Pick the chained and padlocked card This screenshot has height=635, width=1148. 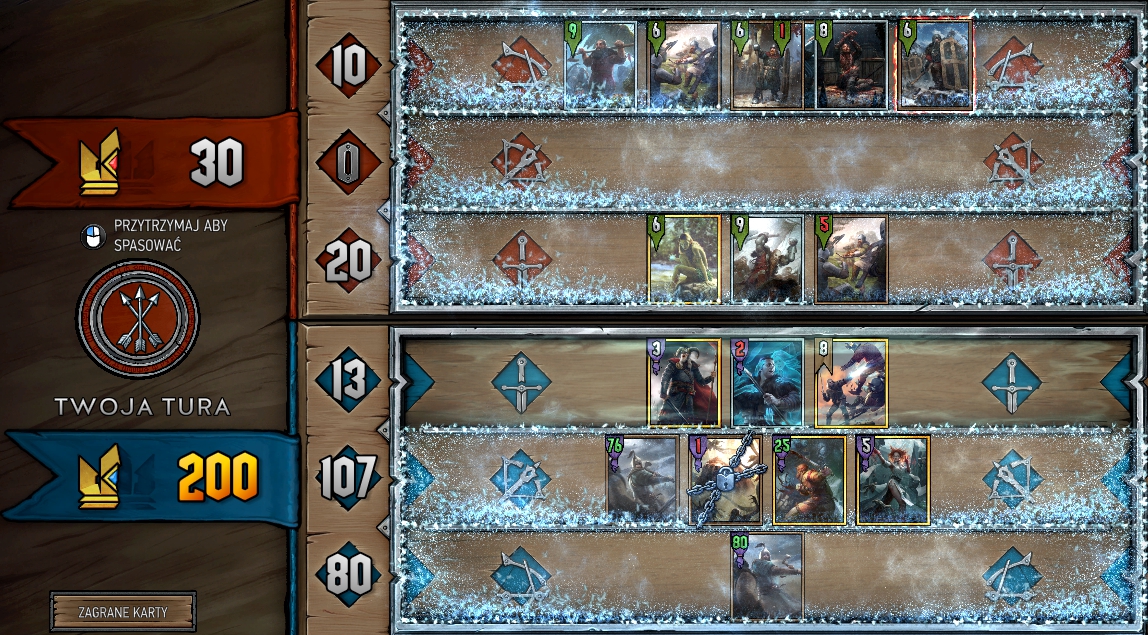click(726, 480)
